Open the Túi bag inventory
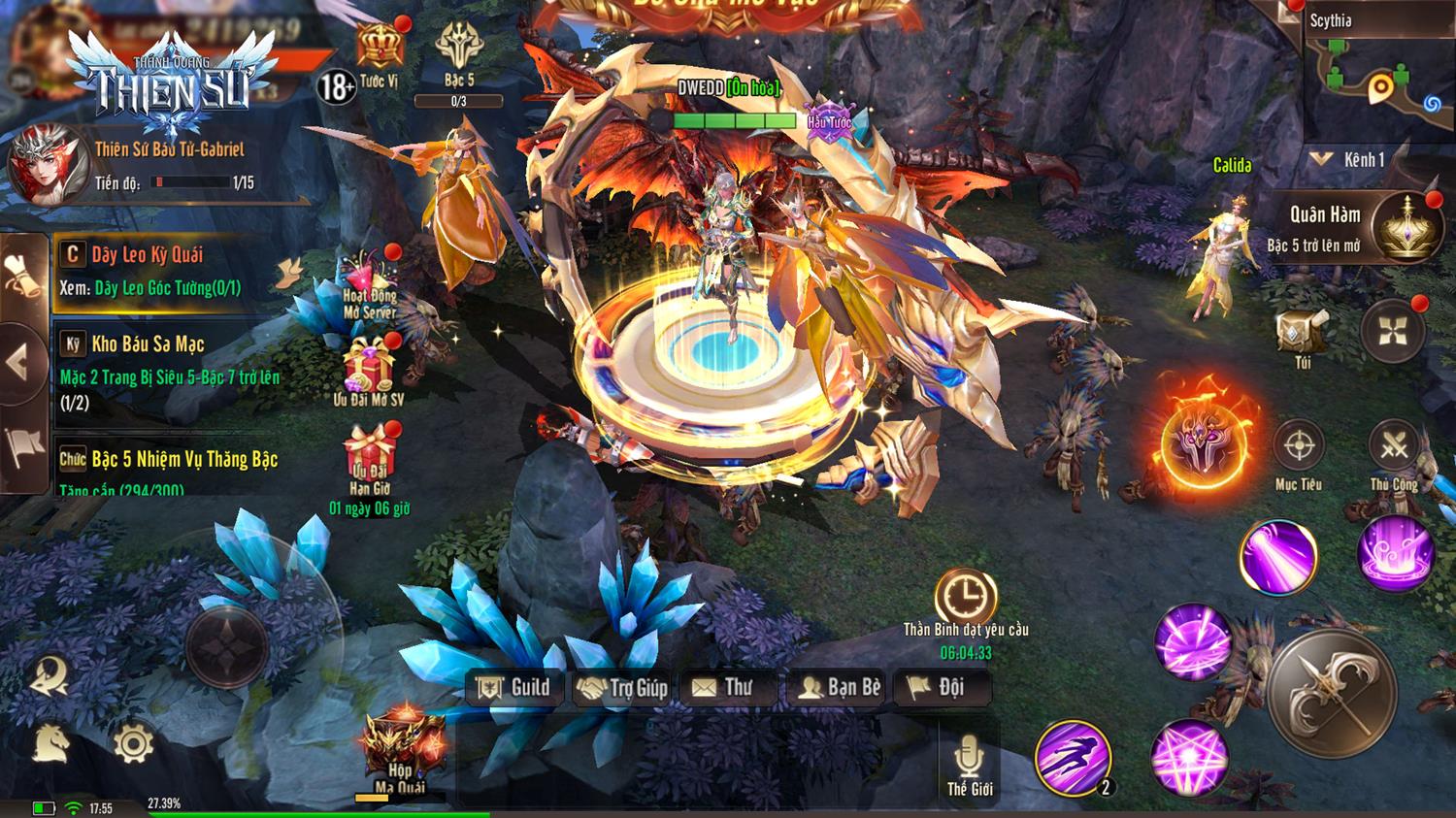 (x=1301, y=335)
